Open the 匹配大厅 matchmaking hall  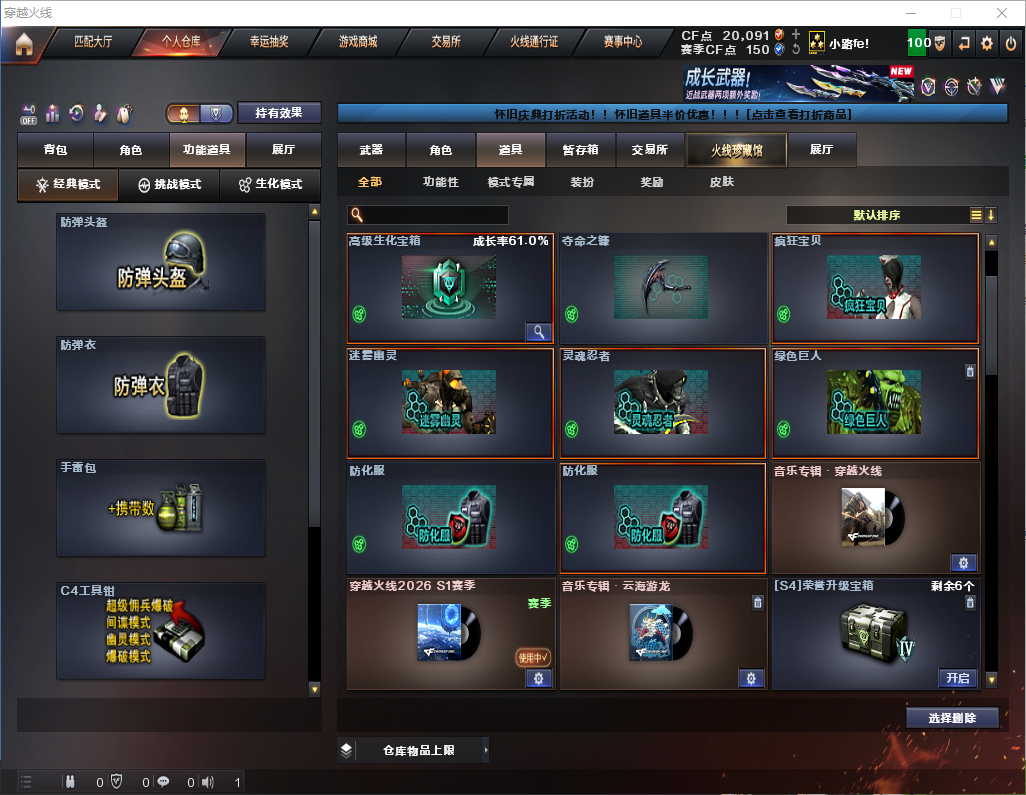point(93,43)
